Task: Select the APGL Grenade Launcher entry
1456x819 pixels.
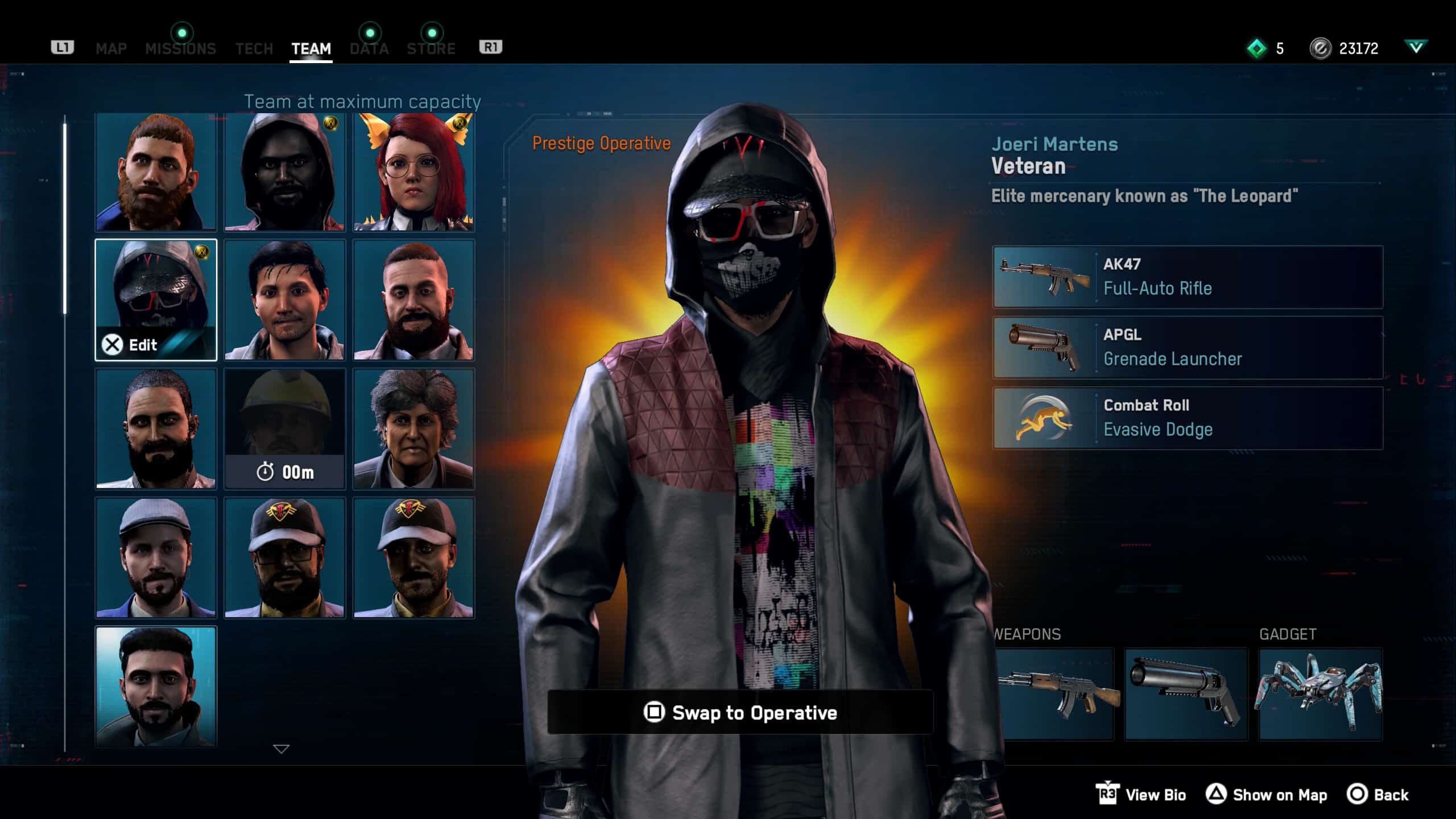Action: click(1188, 348)
